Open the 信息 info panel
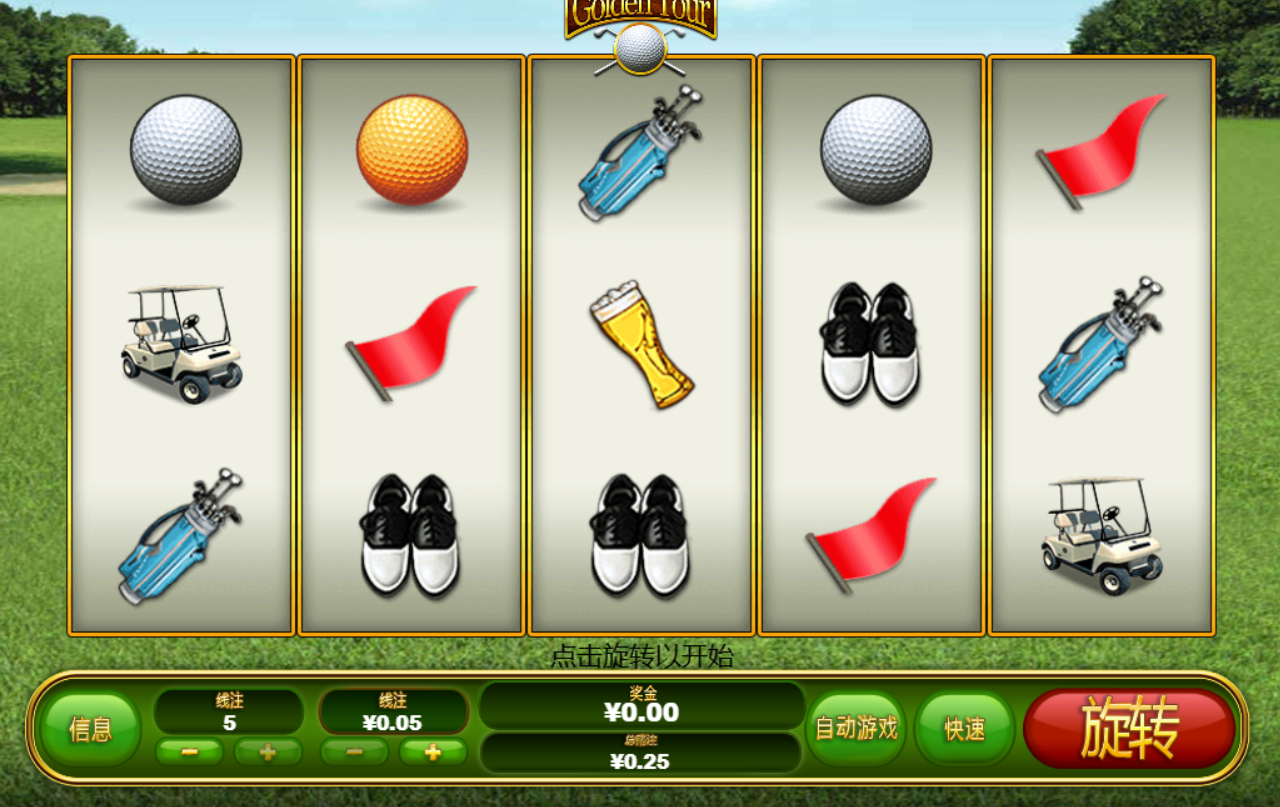The height and width of the screenshot is (807, 1280). click(x=90, y=729)
